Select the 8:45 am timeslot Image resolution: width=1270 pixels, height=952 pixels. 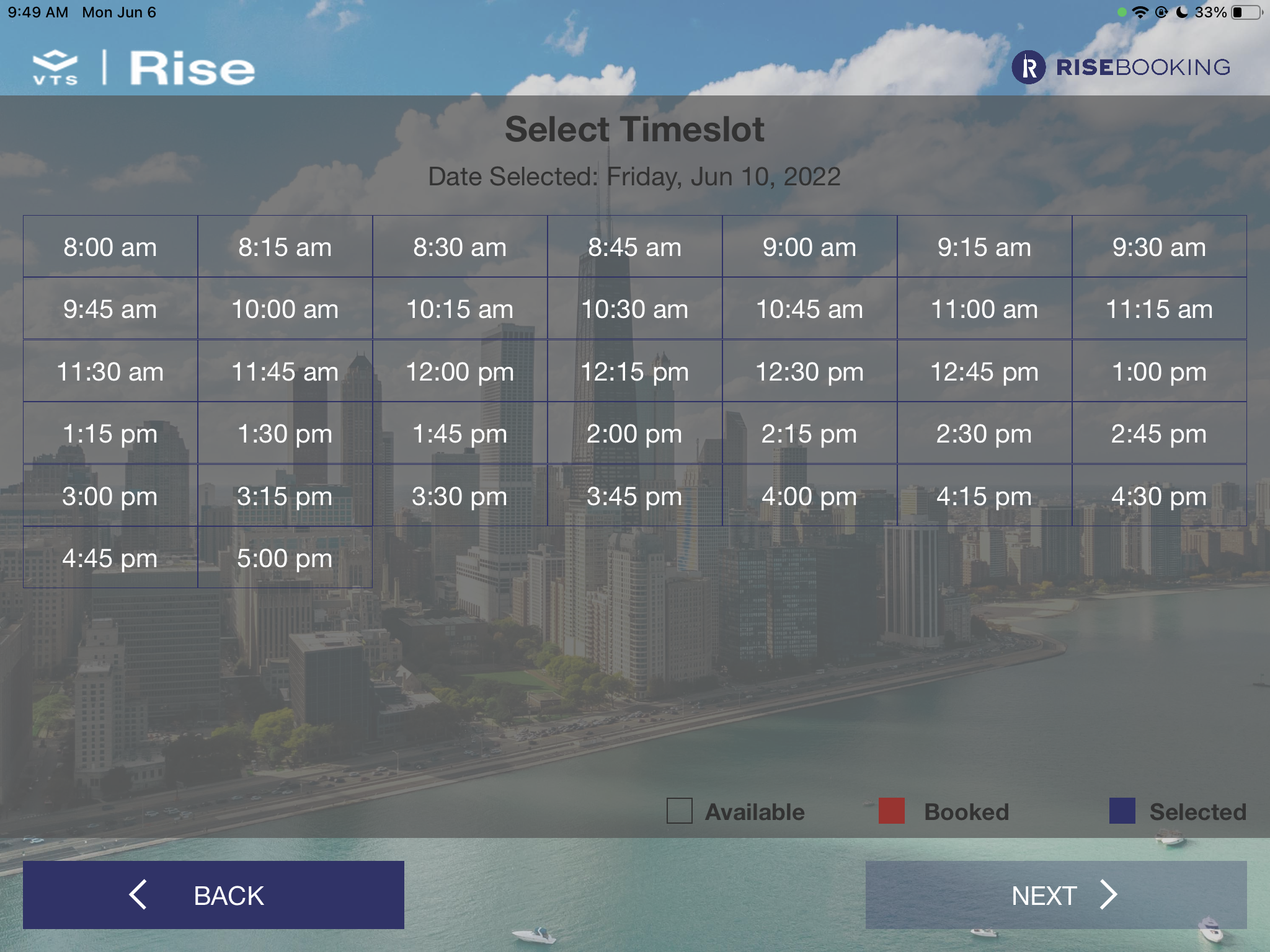coord(634,247)
